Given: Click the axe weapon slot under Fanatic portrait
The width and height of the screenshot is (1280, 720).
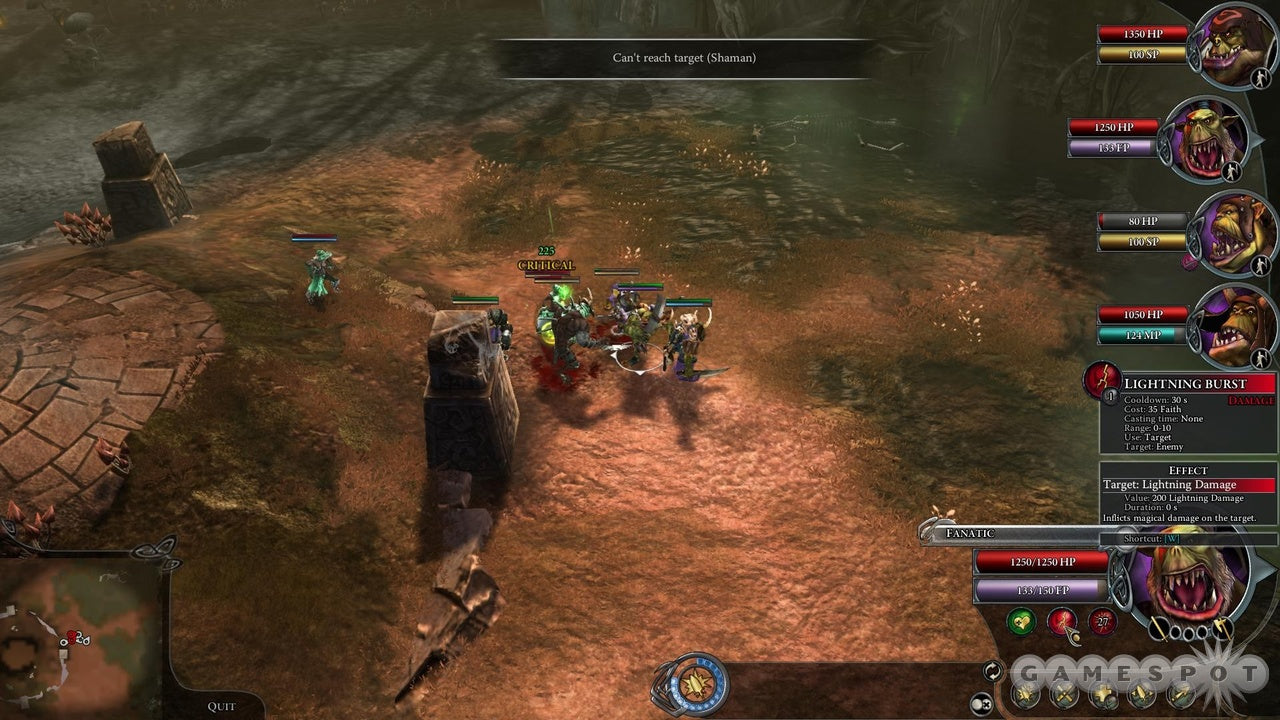Looking at the screenshot, I should pyautogui.click(x=1221, y=629).
